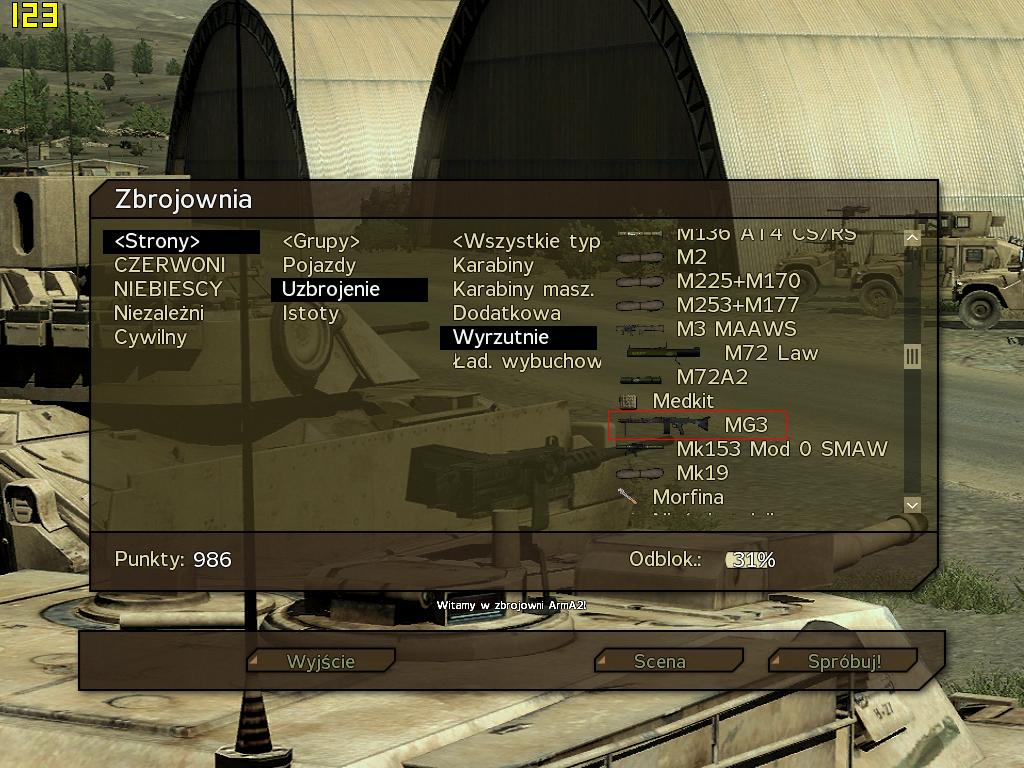Select Niezależni faction entry

click(x=159, y=313)
